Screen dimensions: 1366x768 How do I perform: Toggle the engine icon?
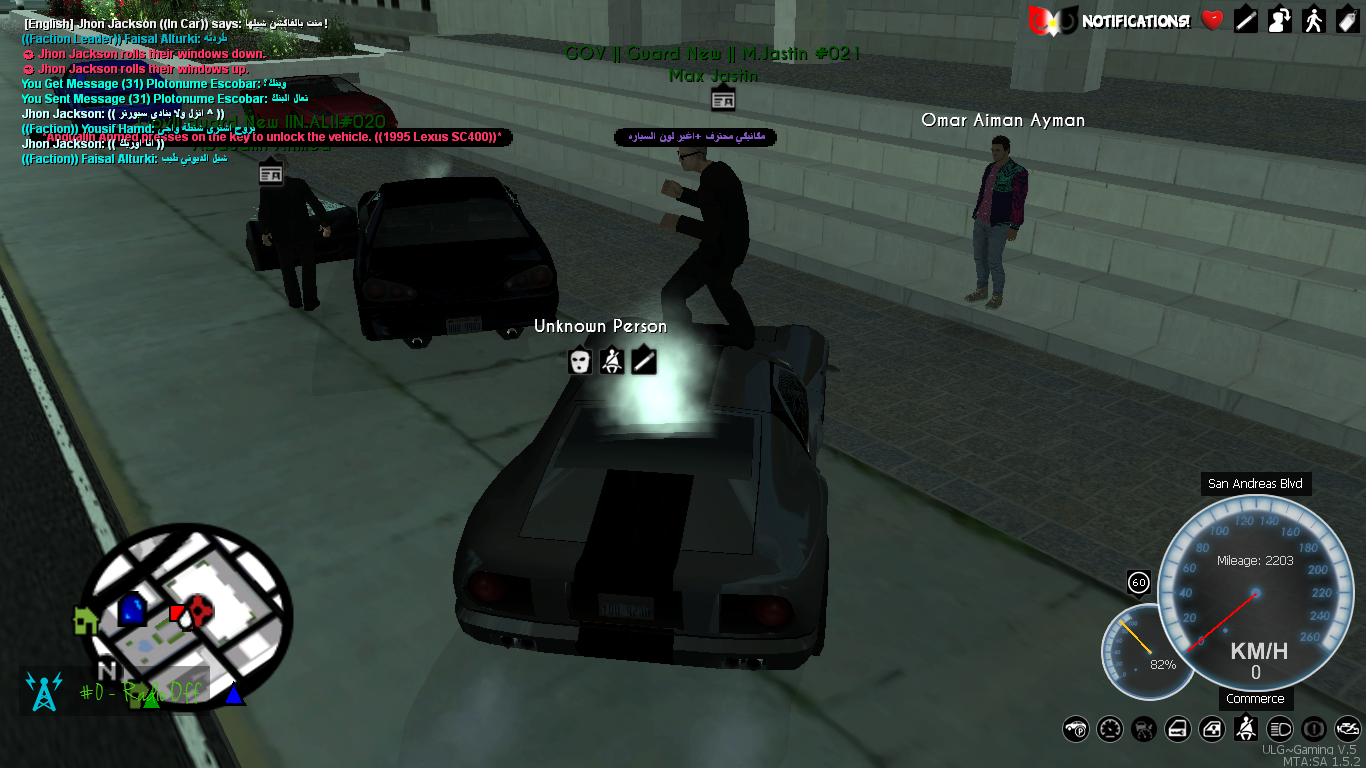click(x=1347, y=729)
